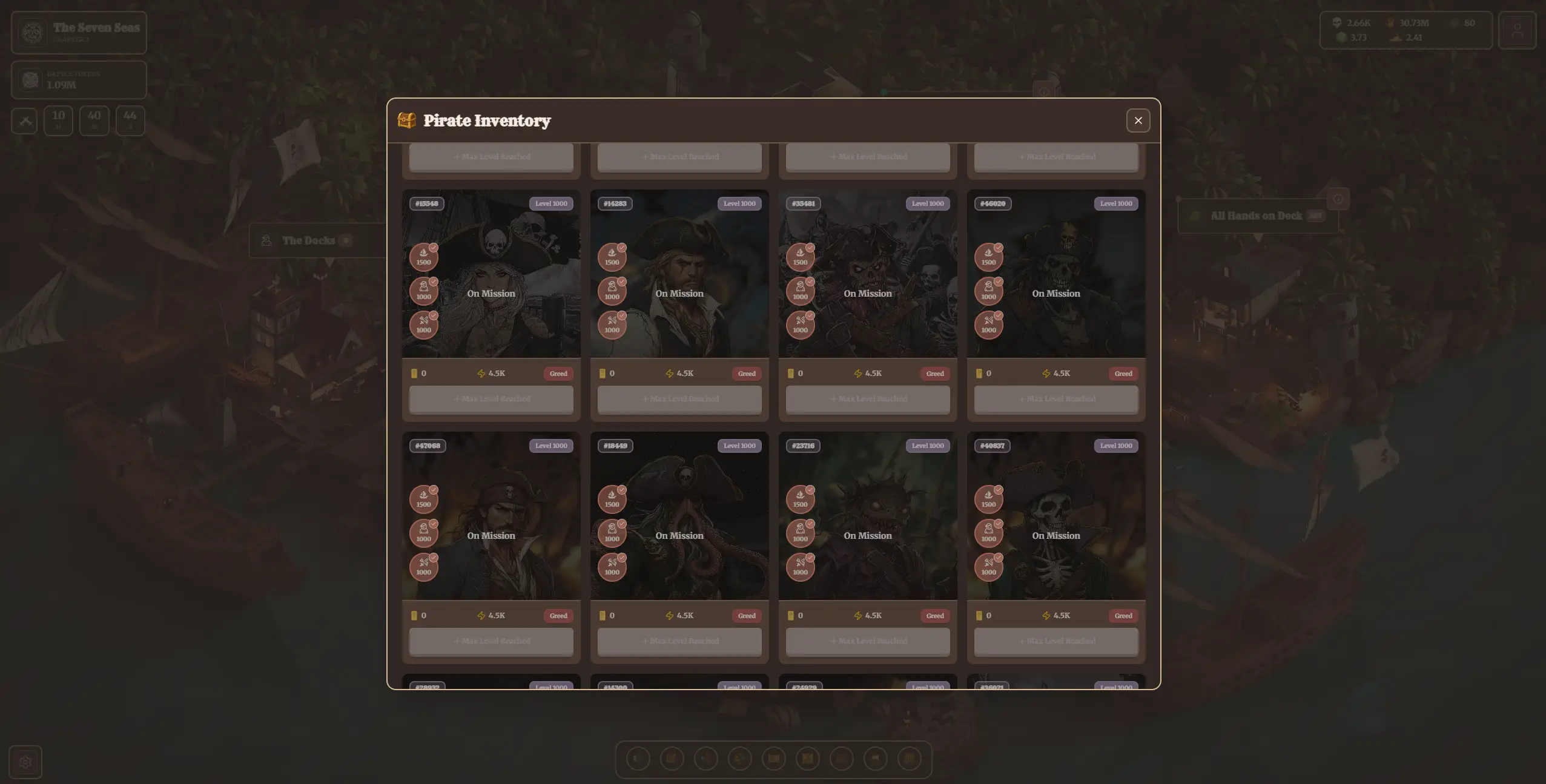Open the settings gear bottom left

[x=25, y=762]
